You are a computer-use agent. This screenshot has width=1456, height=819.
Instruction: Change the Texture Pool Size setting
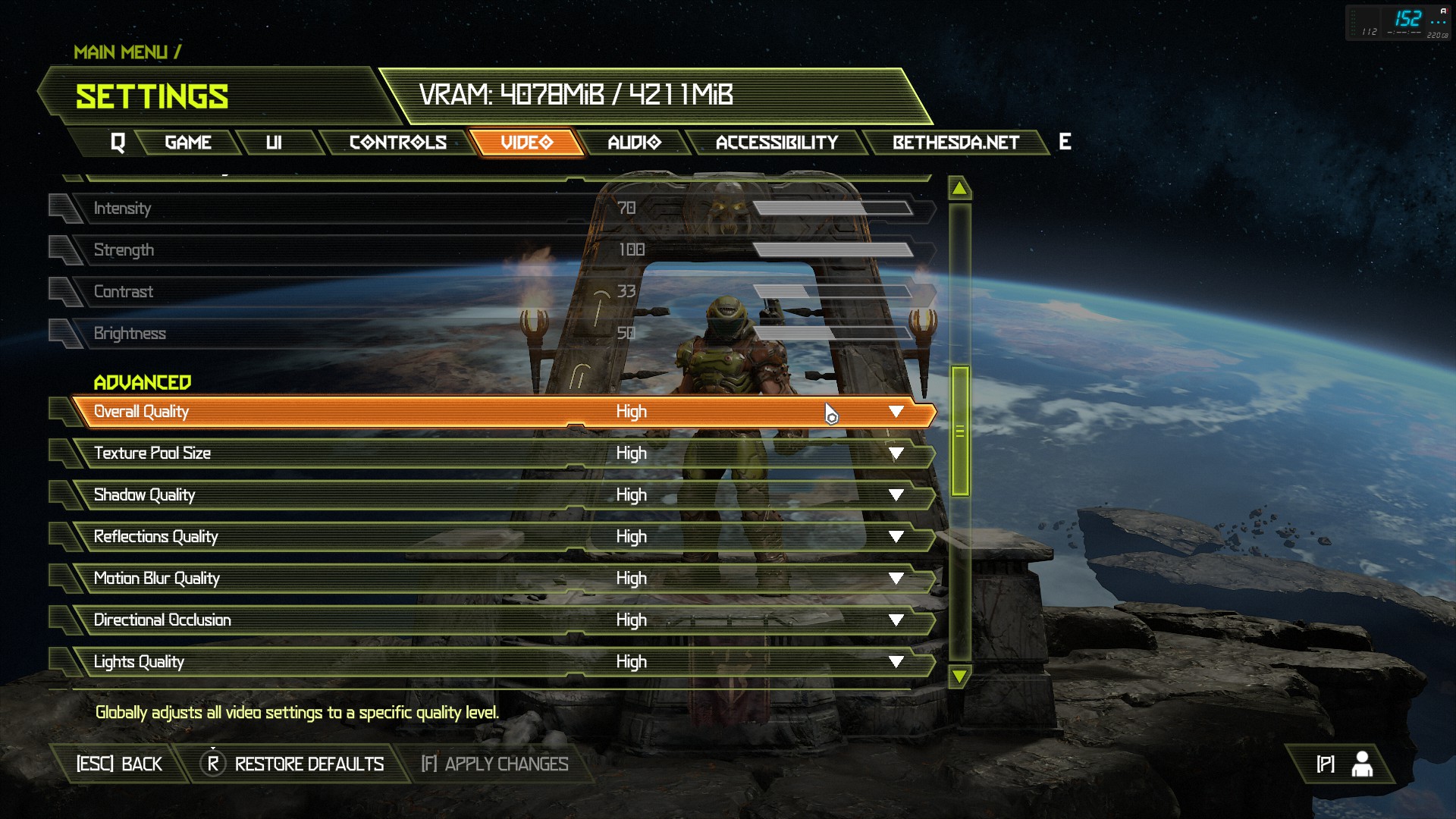point(896,453)
